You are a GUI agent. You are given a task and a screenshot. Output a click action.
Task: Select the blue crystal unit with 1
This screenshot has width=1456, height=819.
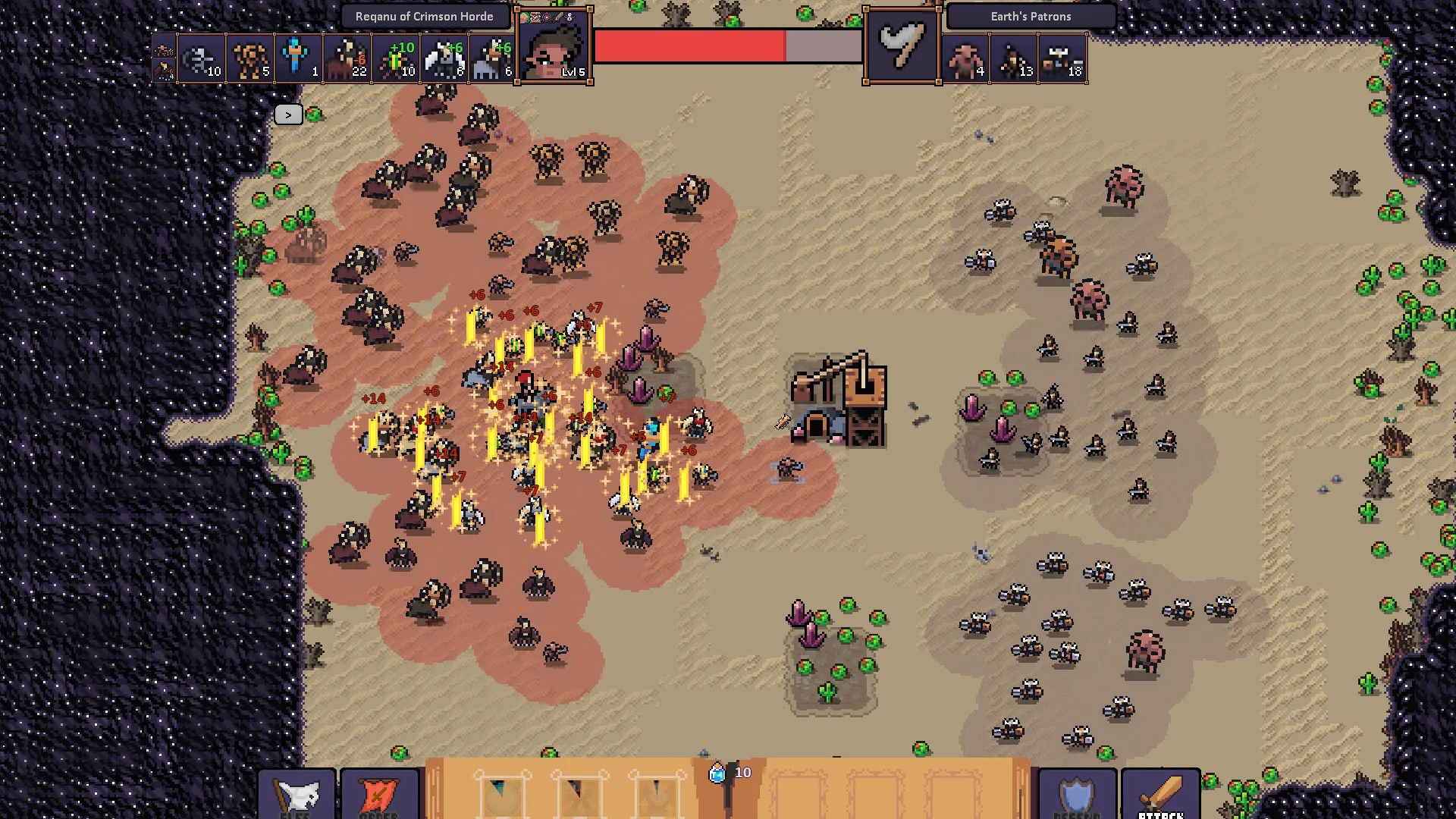coord(298,58)
